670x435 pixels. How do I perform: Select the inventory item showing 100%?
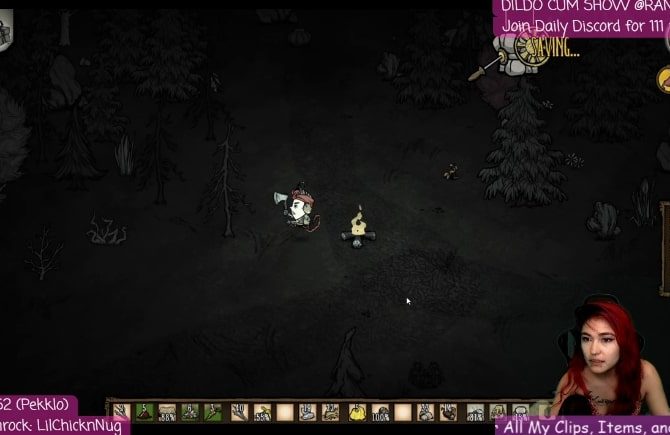[381, 411]
